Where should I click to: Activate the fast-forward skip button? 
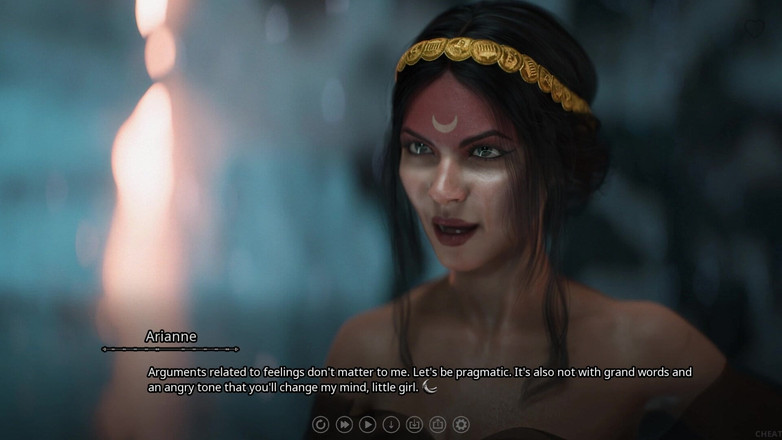[344, 424]
